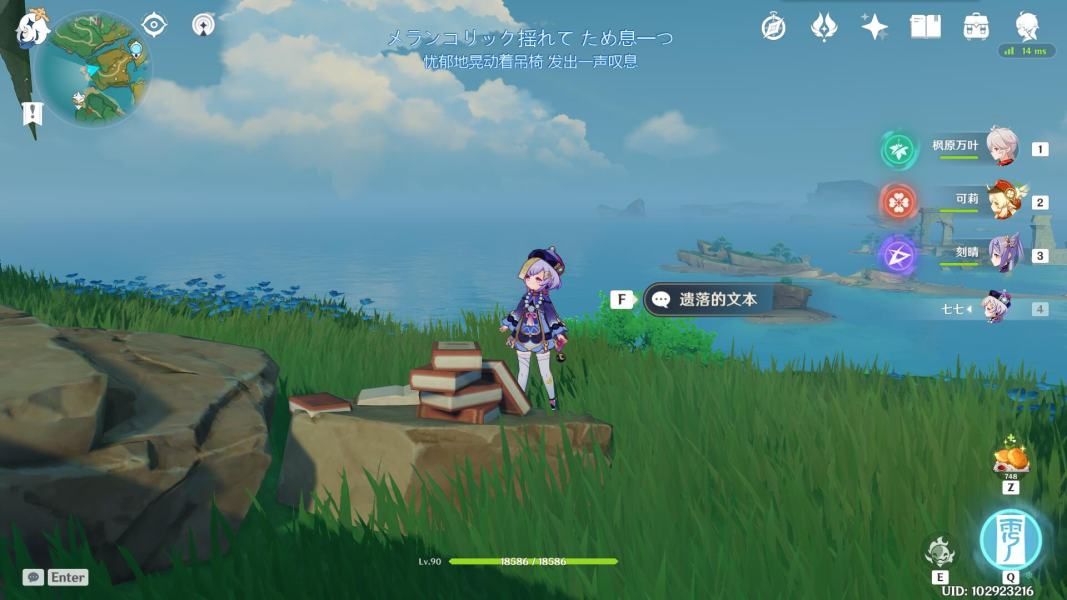Open the four-pointed star Wish icon

874,27
